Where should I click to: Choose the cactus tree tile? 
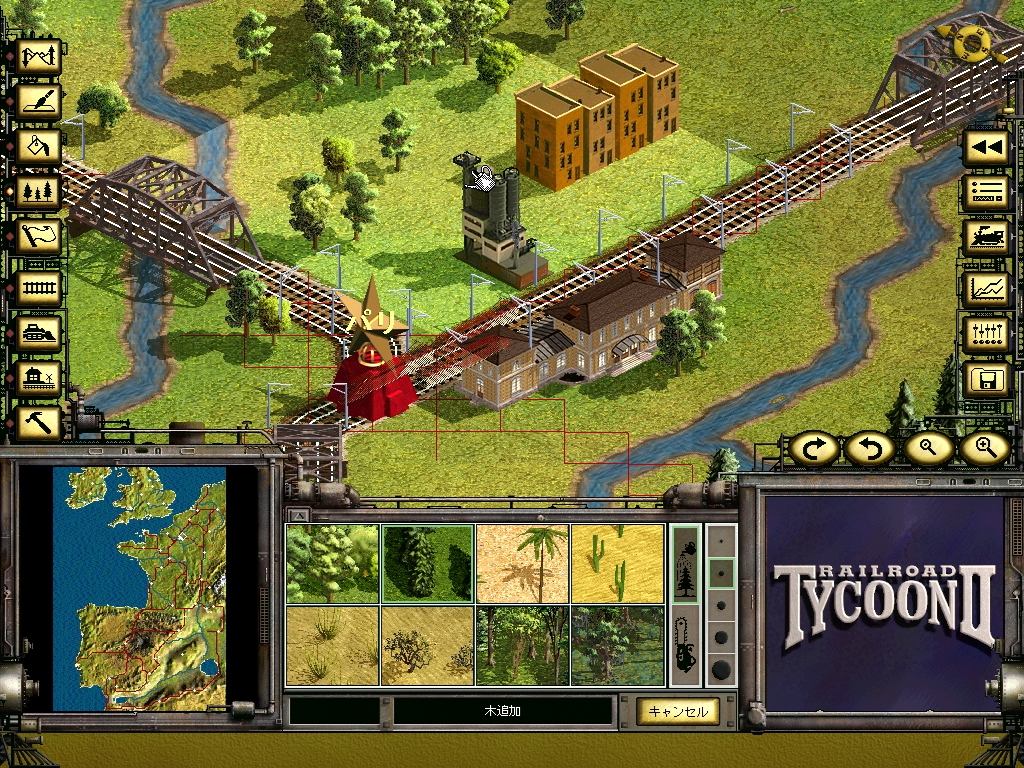pyautogui.click(x=617, y=564)
